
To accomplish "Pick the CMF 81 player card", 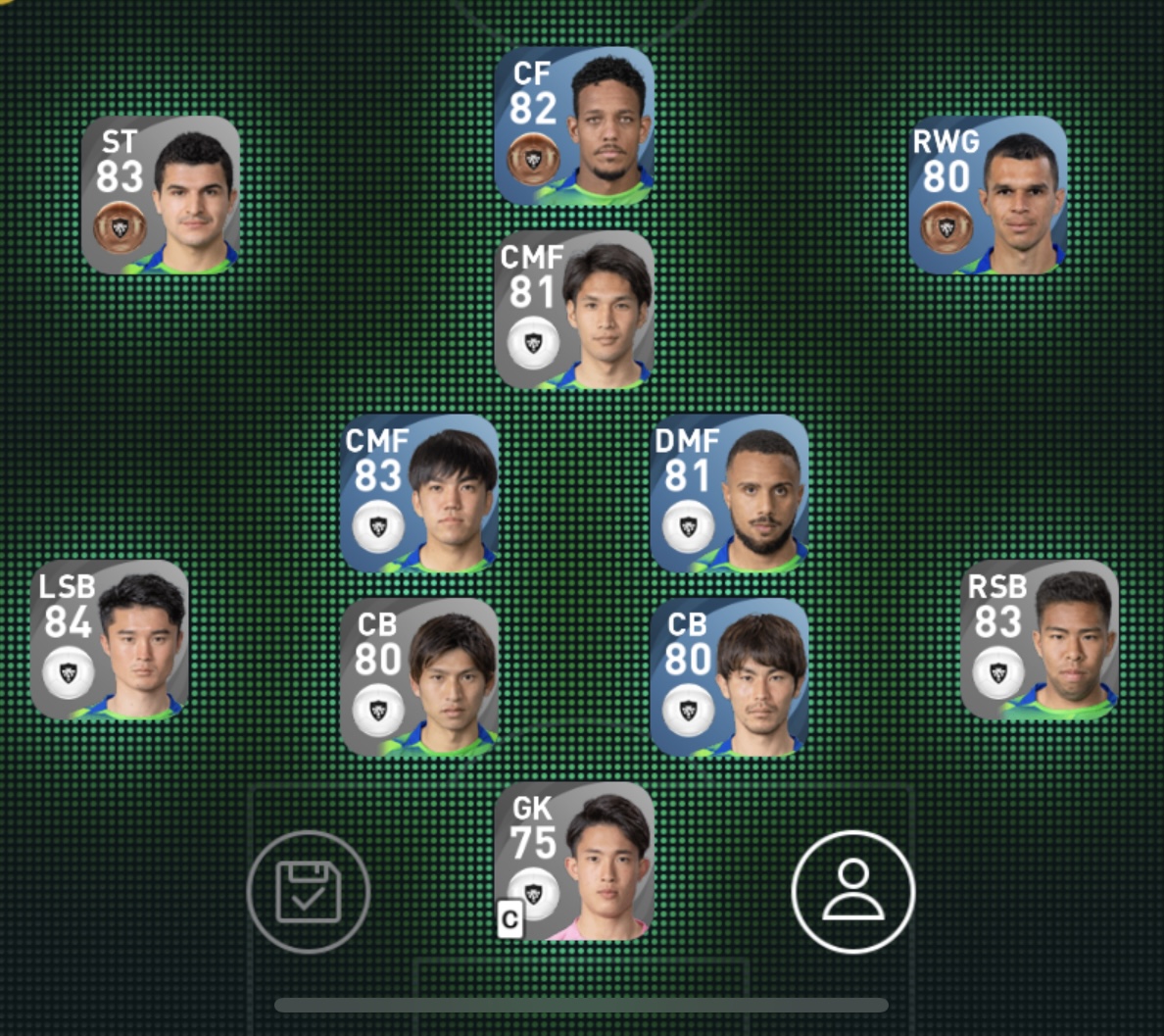I will pyautogui.click(x=574, y=310).
